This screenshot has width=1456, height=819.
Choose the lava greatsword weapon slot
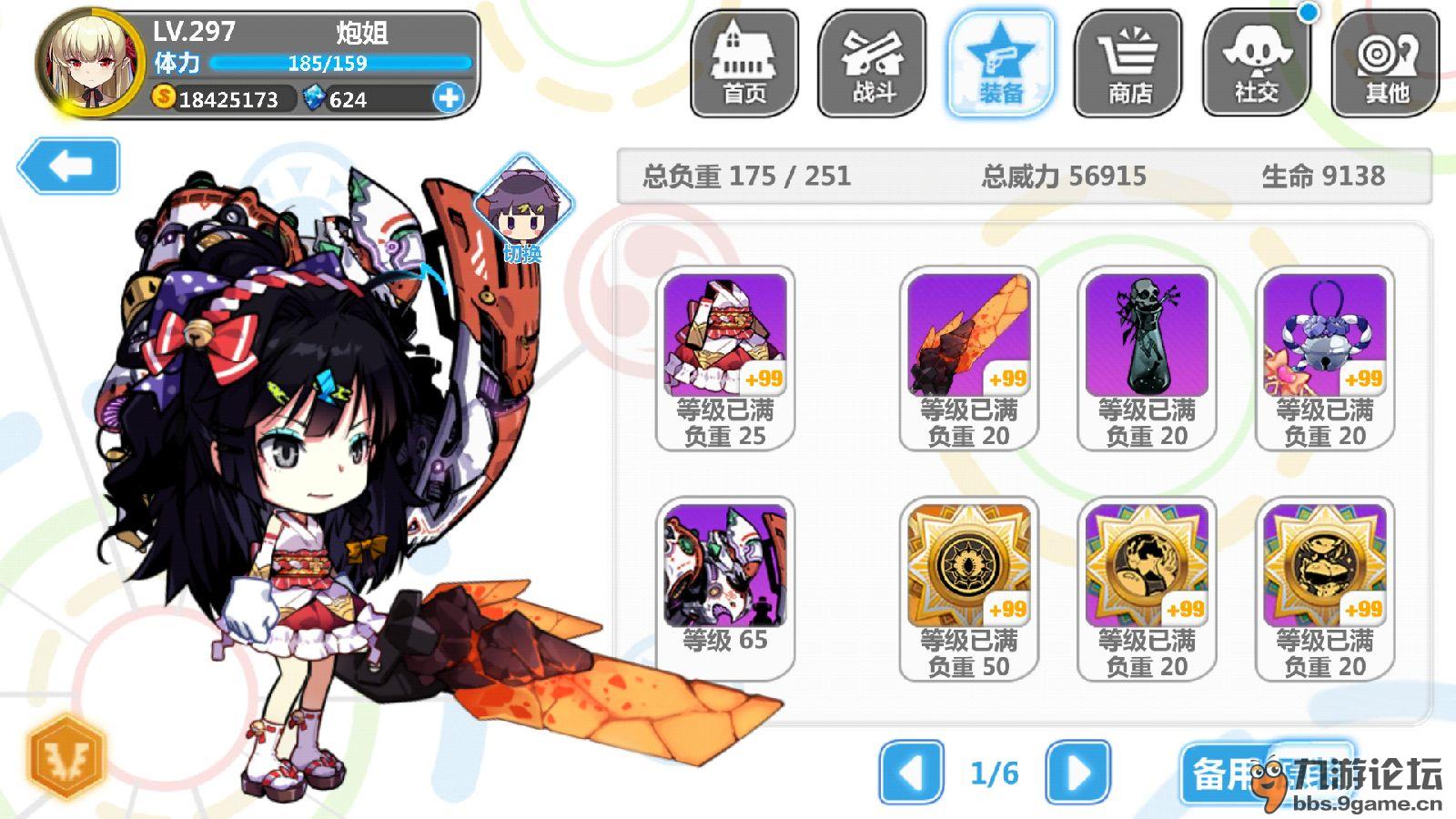(968, 358)
